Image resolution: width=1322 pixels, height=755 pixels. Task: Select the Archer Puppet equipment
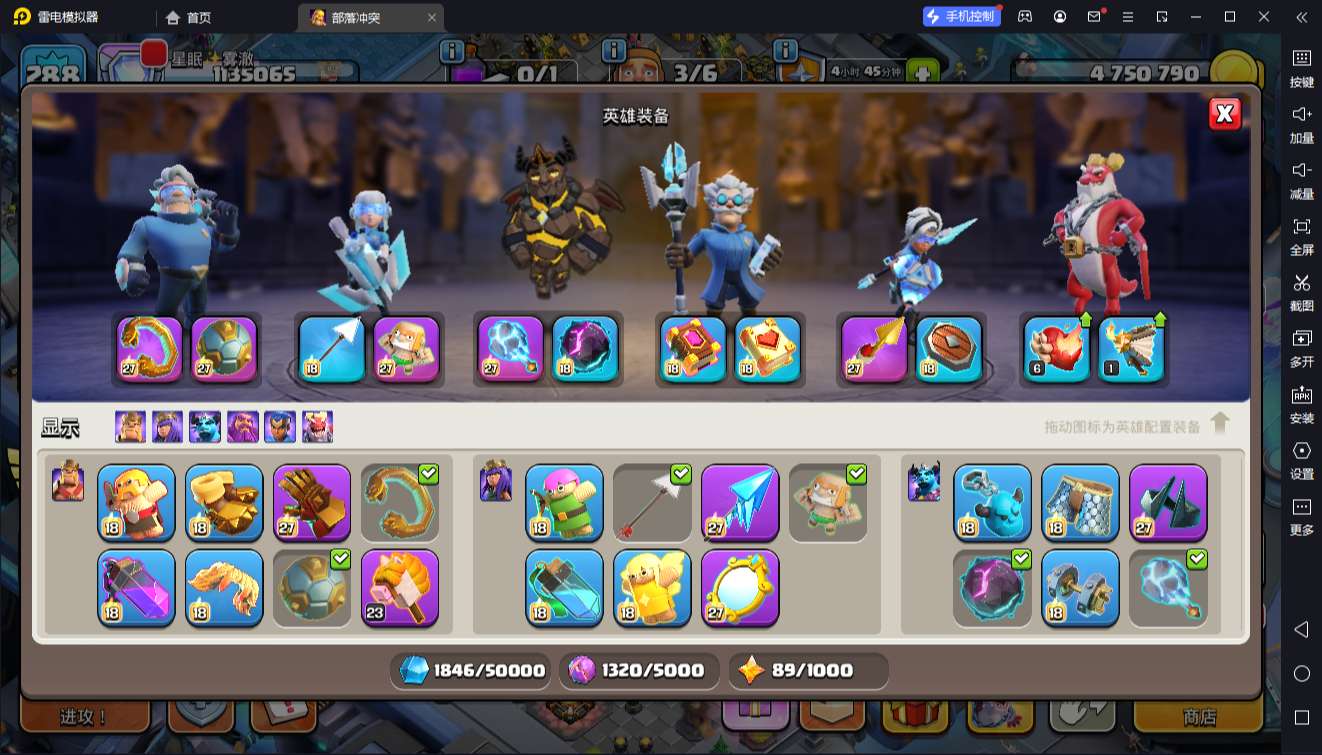(x=564, y=502)
